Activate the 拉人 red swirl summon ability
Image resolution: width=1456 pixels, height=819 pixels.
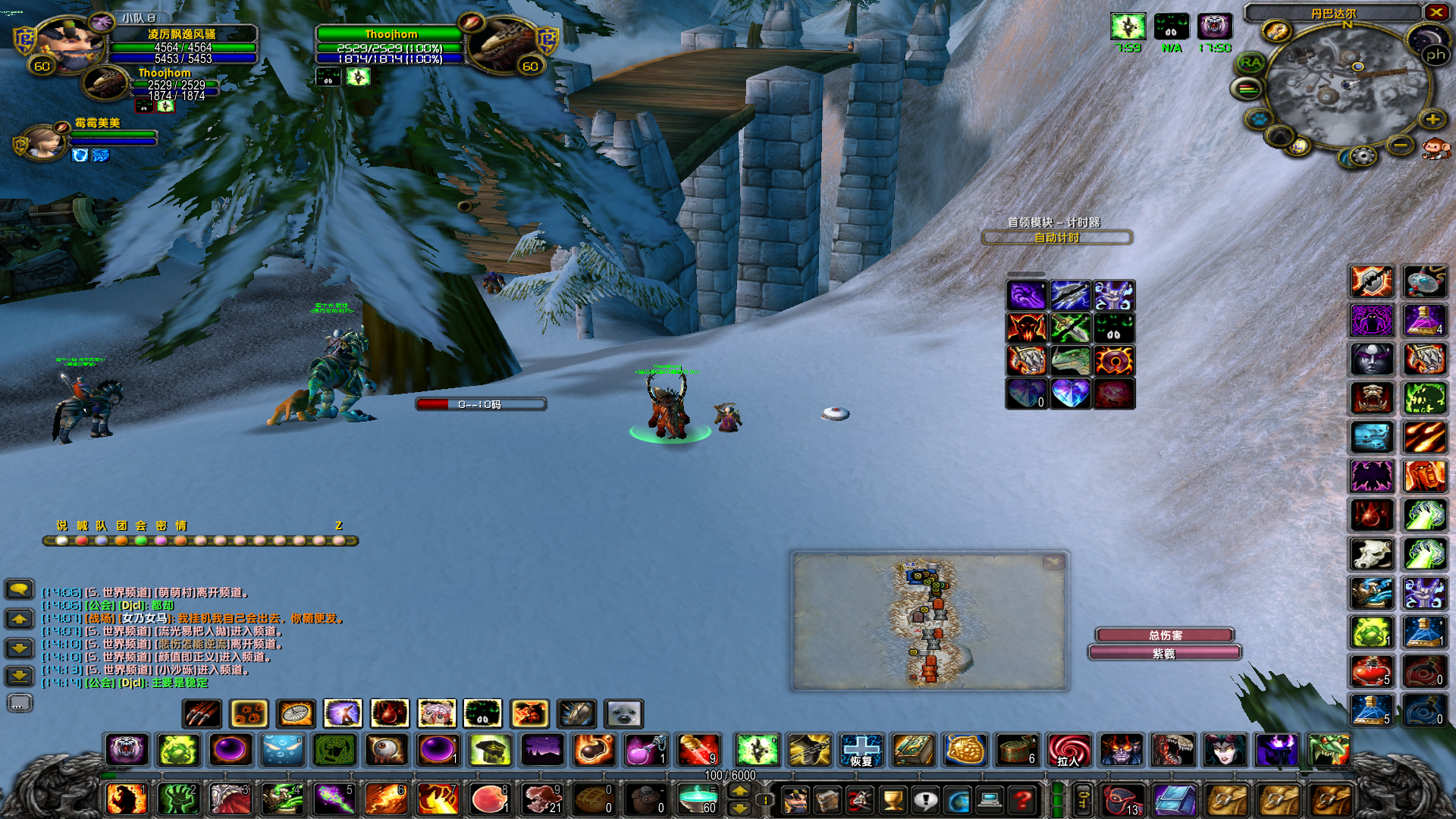[1068, 750]
